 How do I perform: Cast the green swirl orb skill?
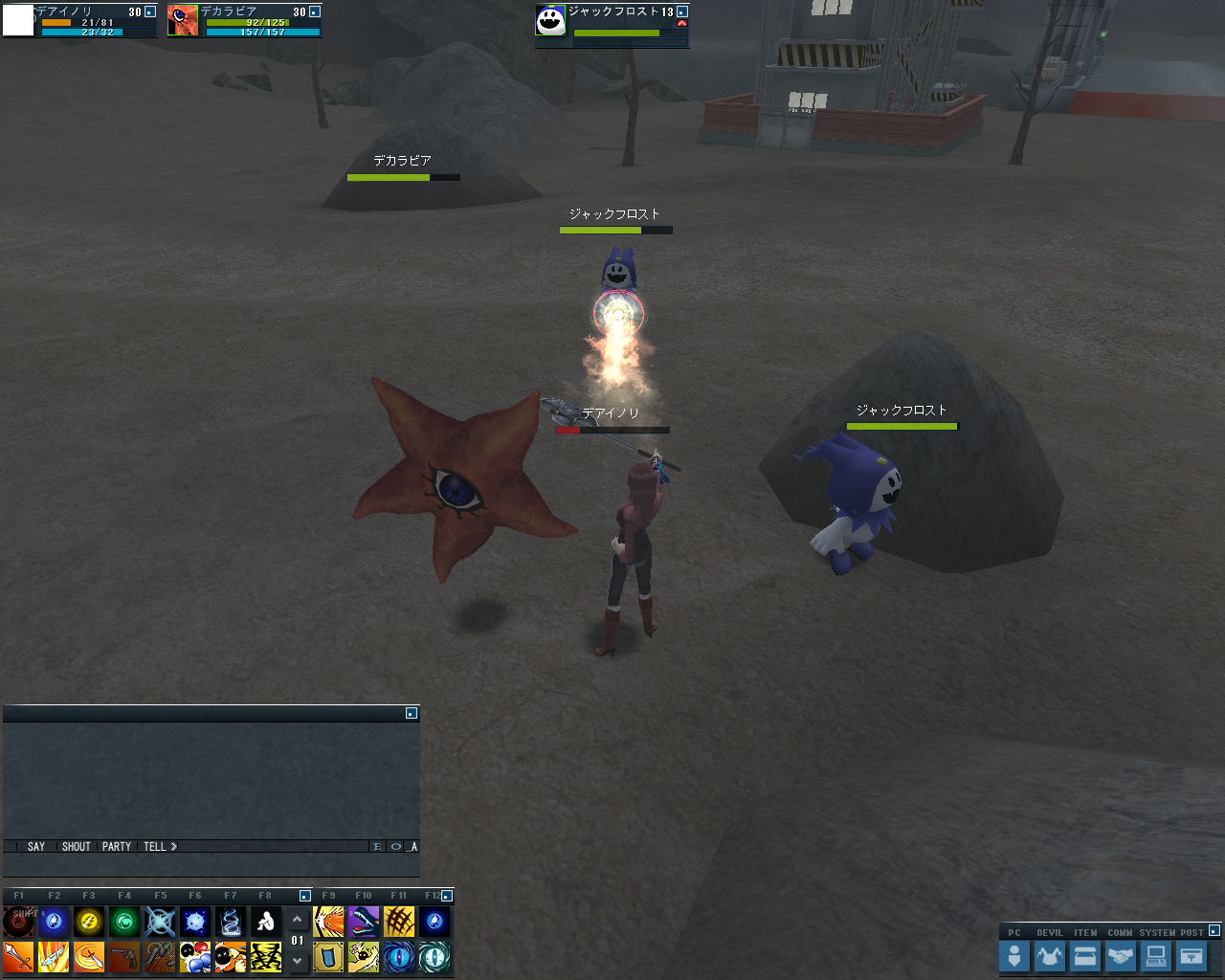tap(124, 922)
